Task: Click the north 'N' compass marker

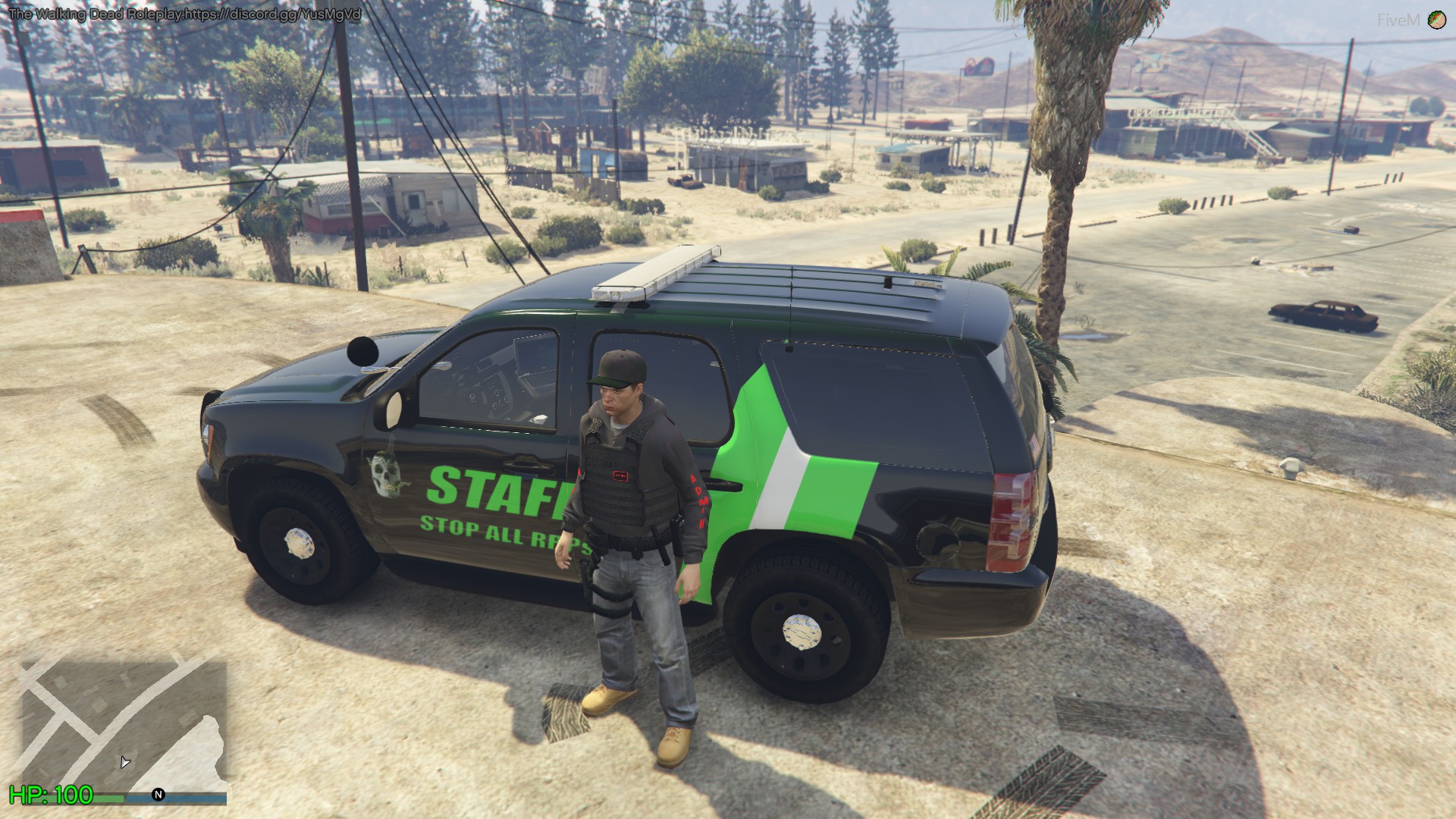Action: [158, 795]
